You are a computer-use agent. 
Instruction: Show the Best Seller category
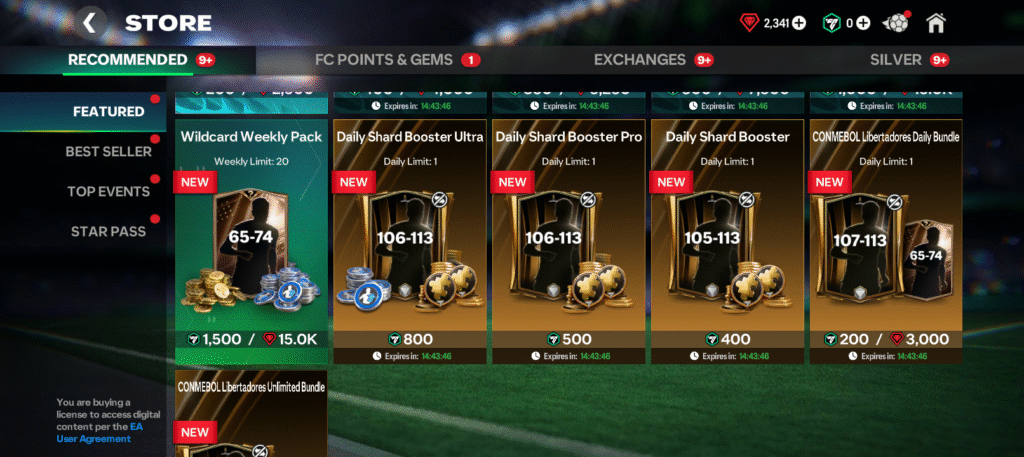[x=108, y=152]
